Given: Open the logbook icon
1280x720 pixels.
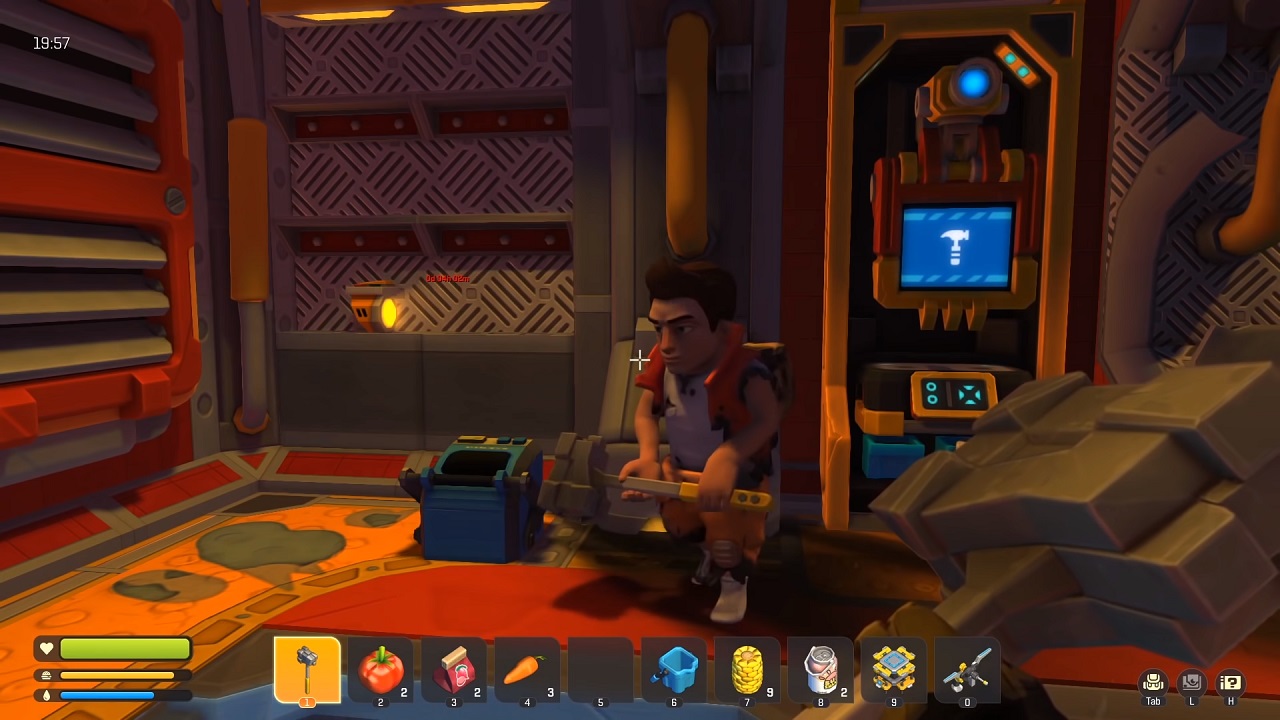Looking at the screenshot, I should [1191, 683].
